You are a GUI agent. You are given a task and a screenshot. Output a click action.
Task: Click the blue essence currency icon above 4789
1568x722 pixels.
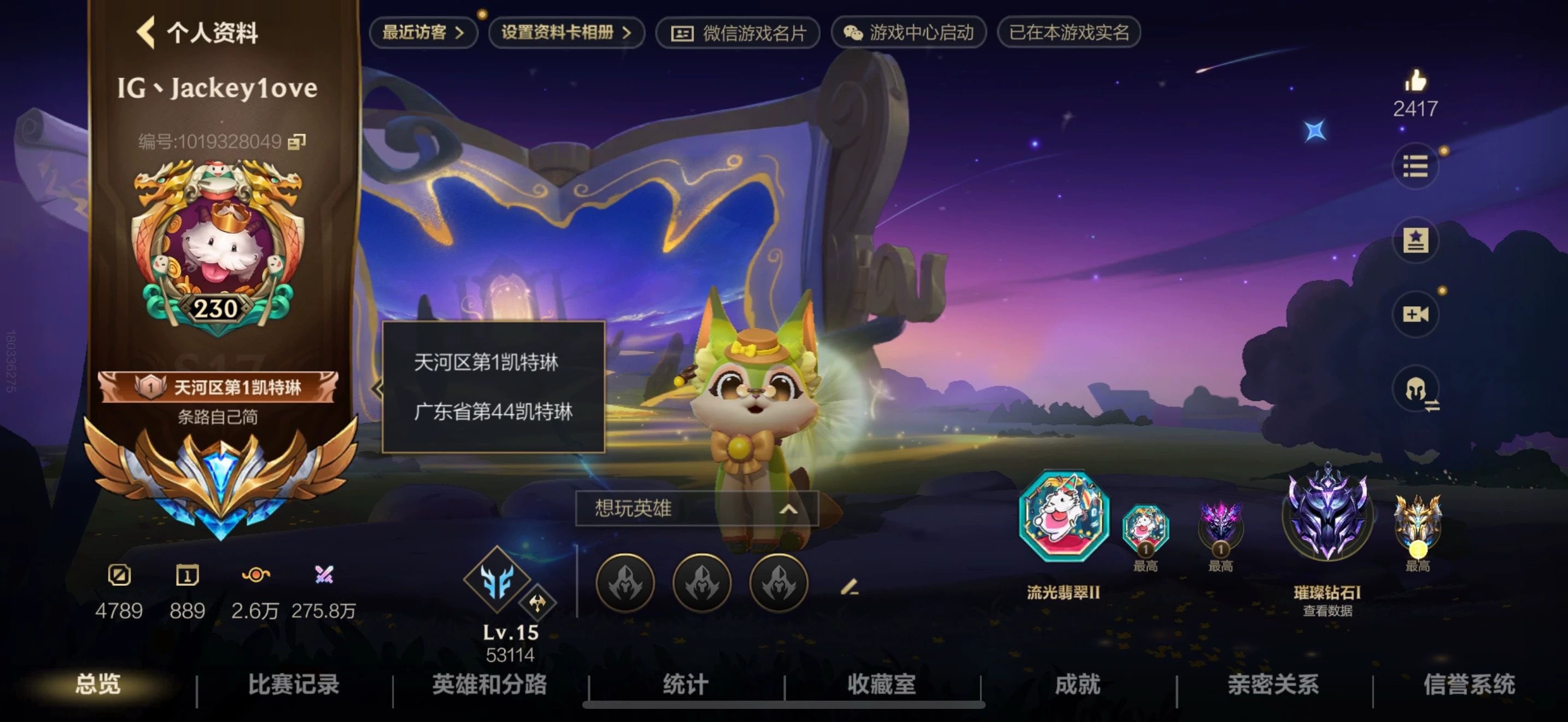tap(119, 575)
